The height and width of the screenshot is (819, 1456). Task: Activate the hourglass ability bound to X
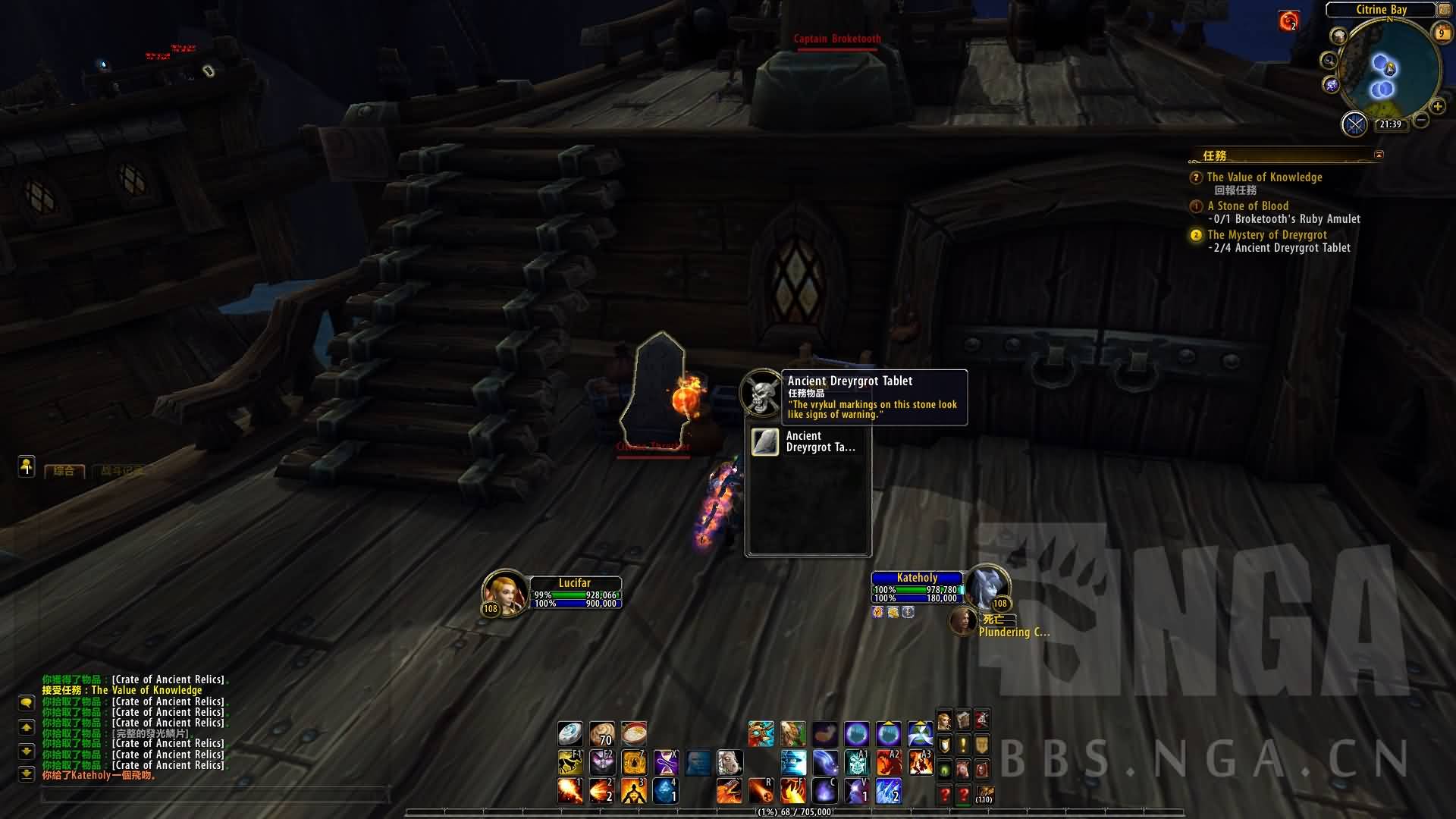pos(666,762)
